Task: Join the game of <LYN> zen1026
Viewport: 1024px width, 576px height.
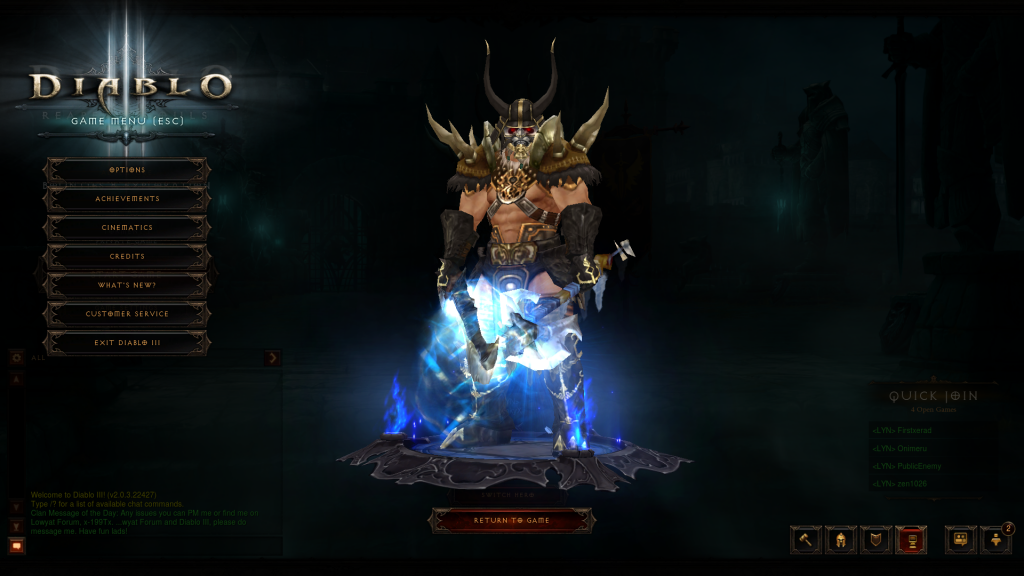Action: (901, 484)
